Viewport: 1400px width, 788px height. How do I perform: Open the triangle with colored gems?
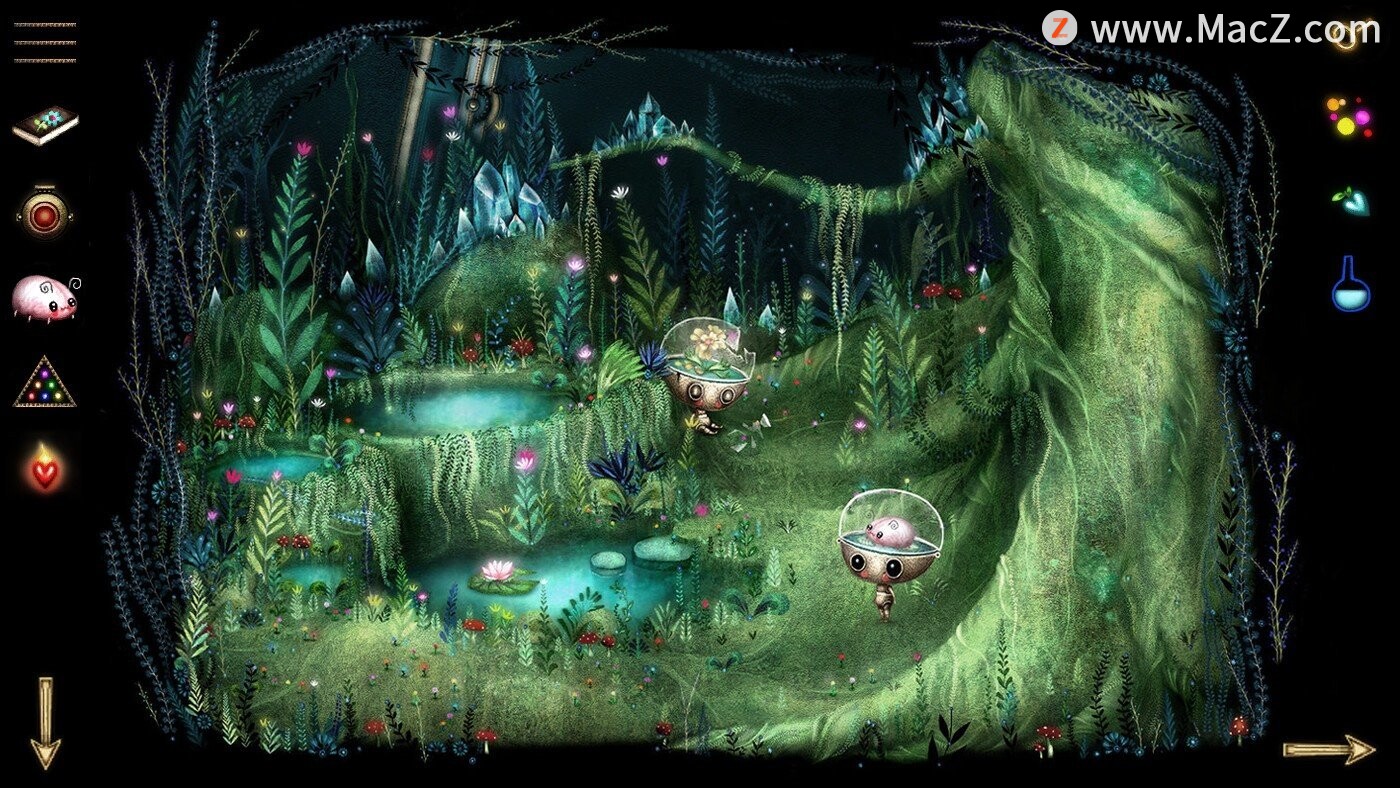45,383
